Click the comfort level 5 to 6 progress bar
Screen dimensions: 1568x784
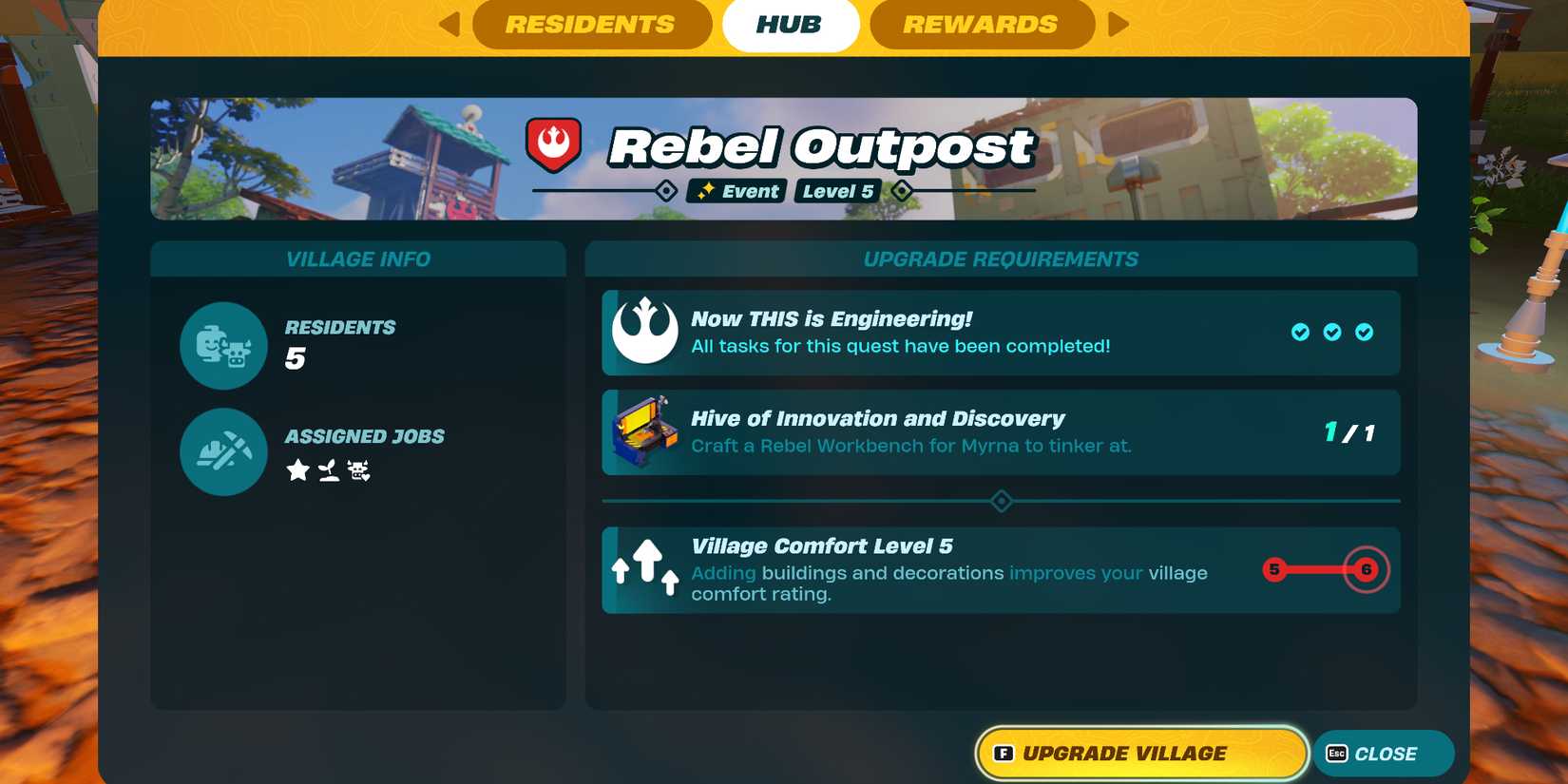[x=1319, y=570]
